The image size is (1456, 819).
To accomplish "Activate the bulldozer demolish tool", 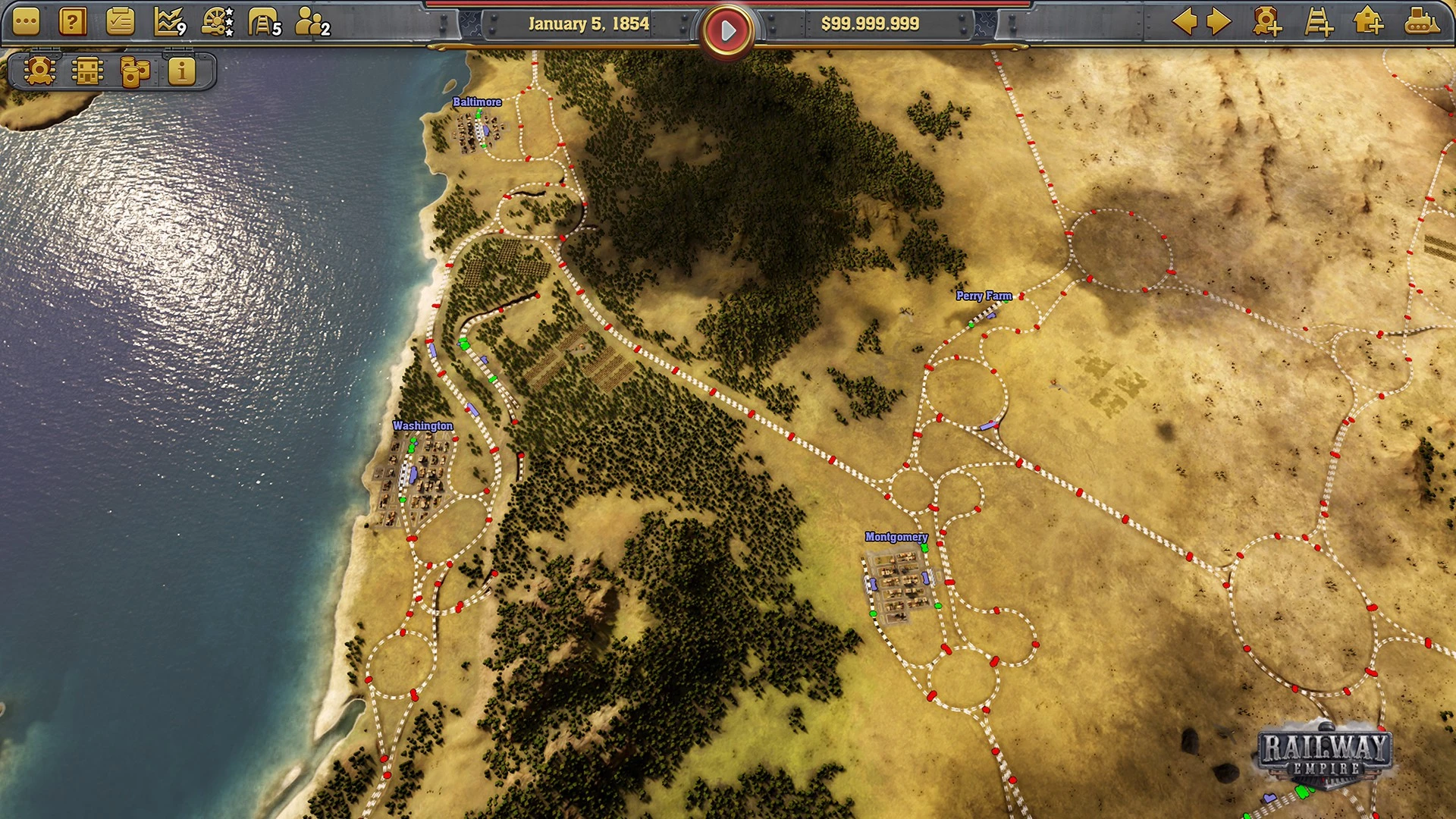I will (1421, 22).
